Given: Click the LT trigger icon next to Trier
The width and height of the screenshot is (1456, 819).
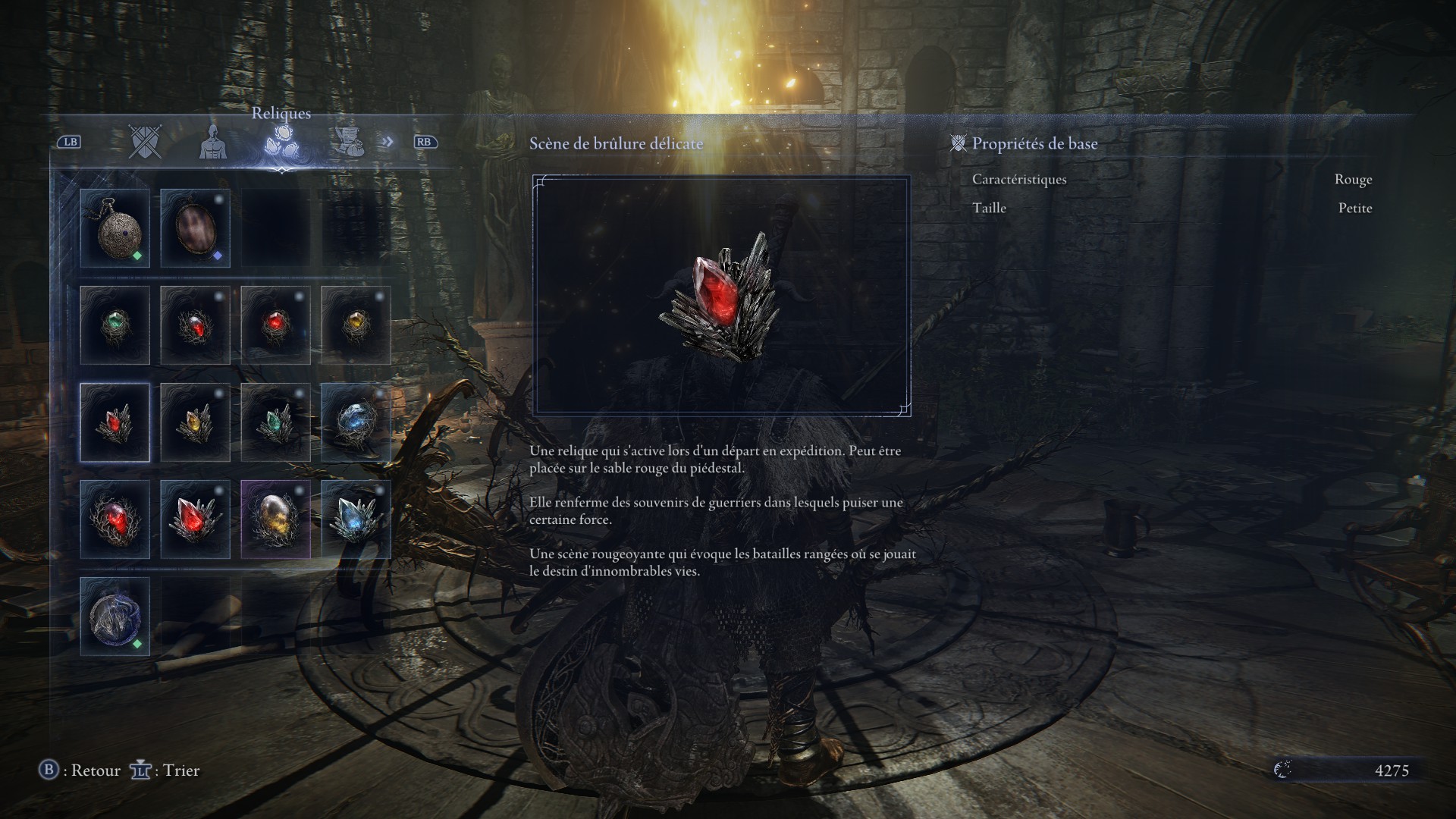Looking at the screenshot, I should pos(140,770).
